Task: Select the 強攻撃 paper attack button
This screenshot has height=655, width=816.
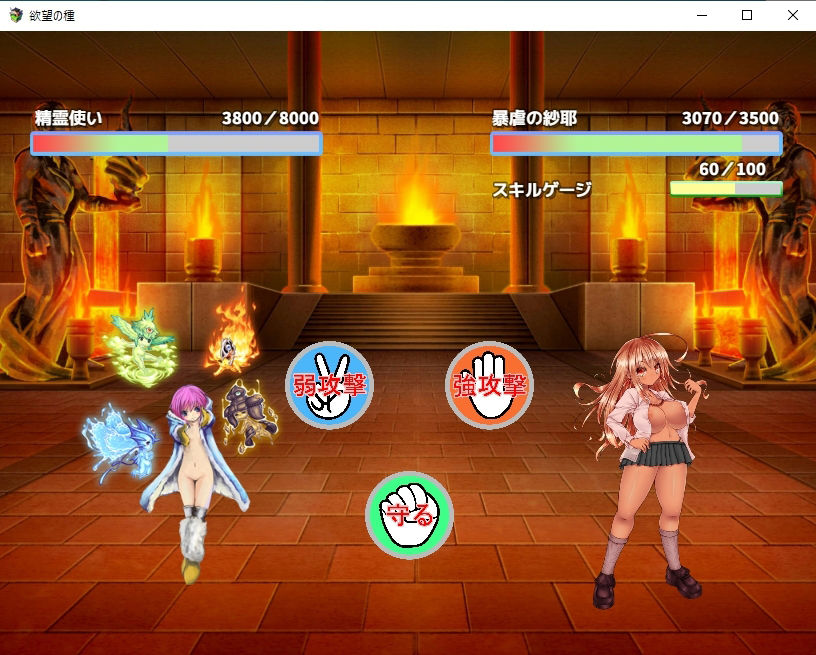Action: tap(489, 385)
